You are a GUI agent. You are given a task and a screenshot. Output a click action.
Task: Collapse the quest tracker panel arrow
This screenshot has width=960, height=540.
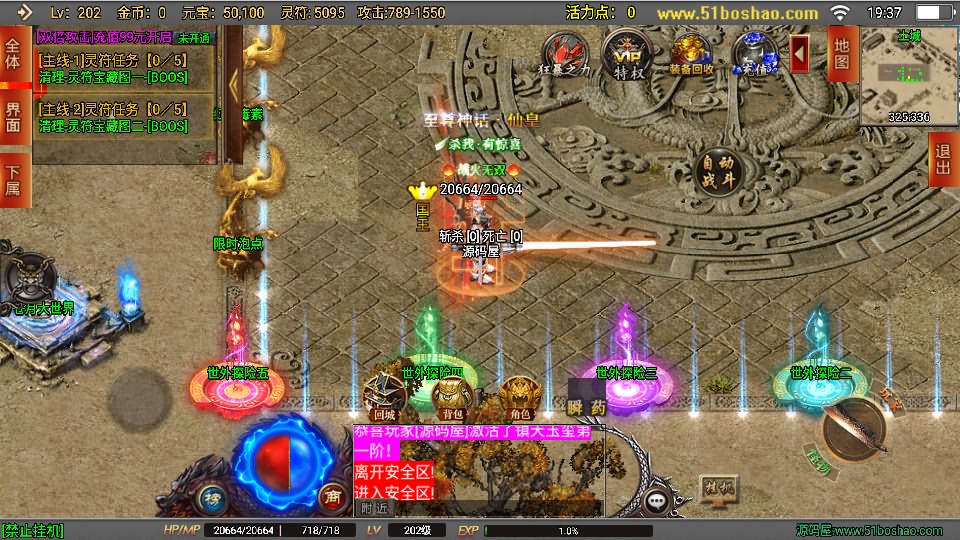tap(233, 90)
